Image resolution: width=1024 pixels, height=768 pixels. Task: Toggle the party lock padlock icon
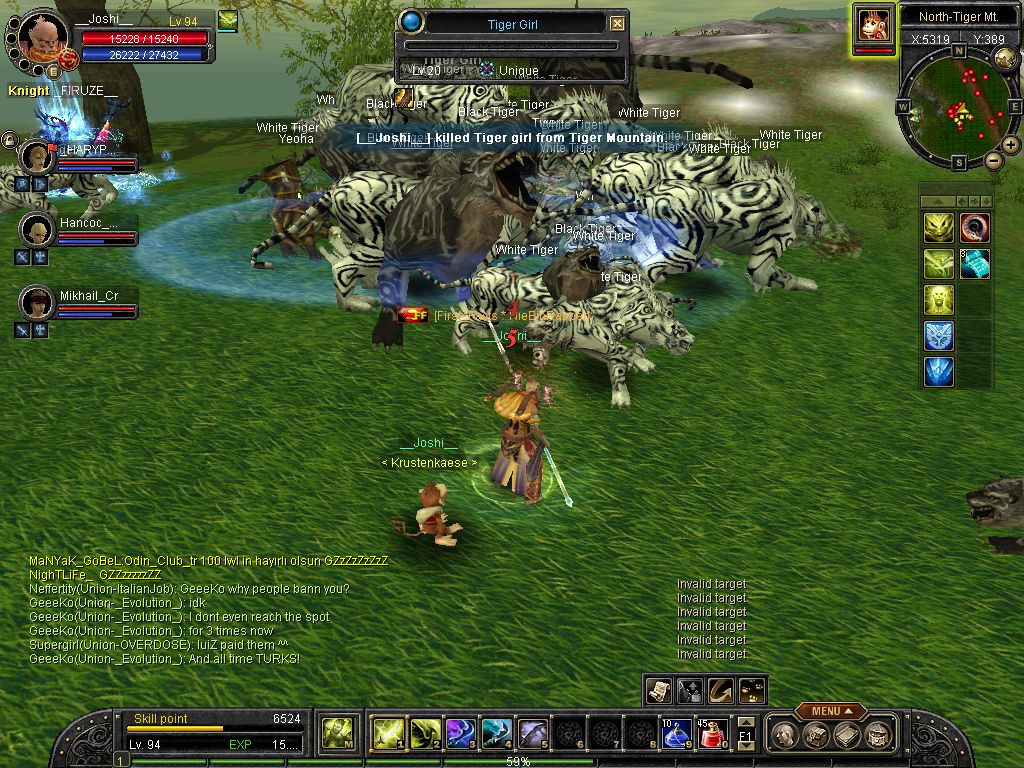9,140
